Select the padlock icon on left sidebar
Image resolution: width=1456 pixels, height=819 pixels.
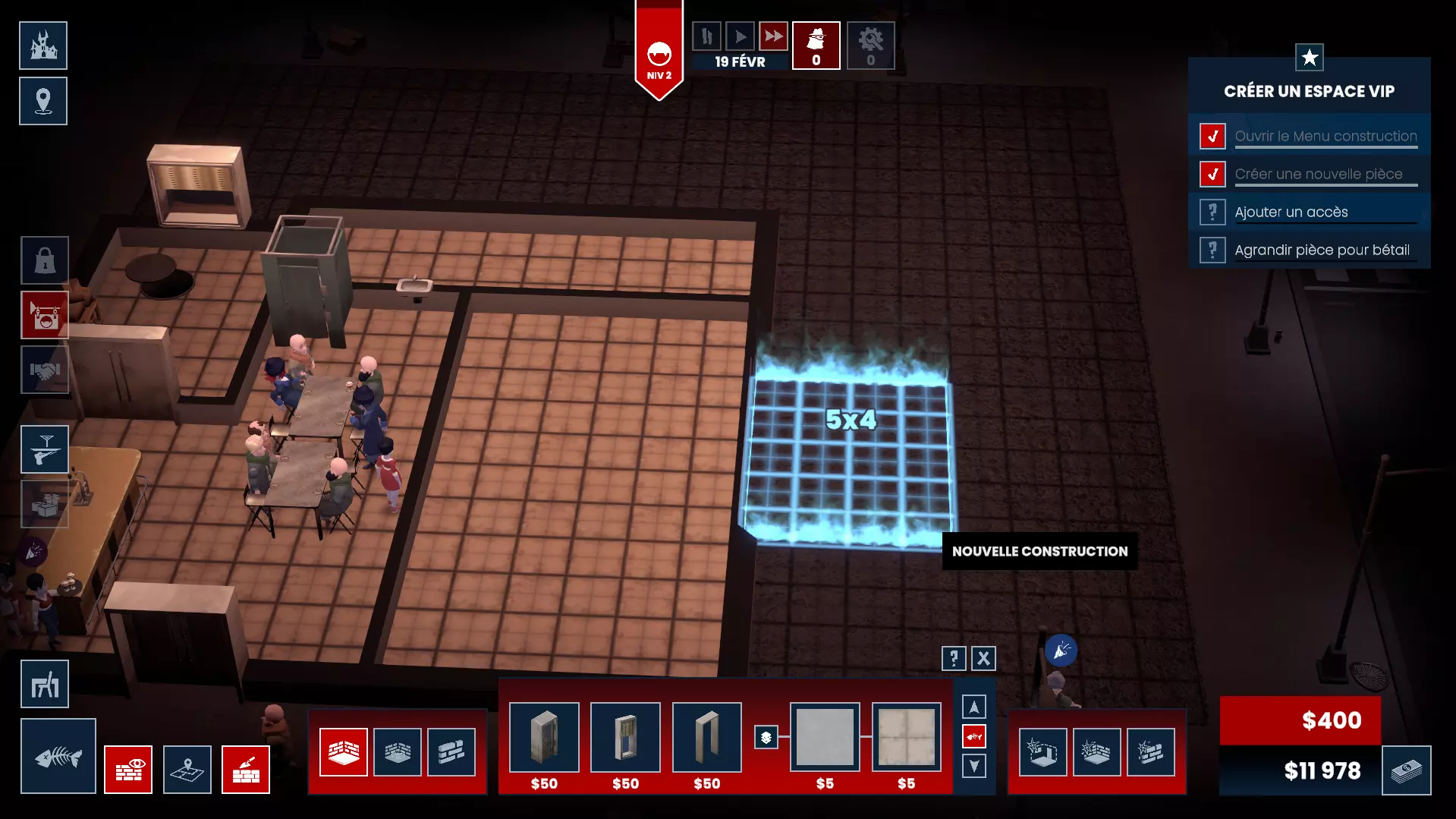pos(45,260)
